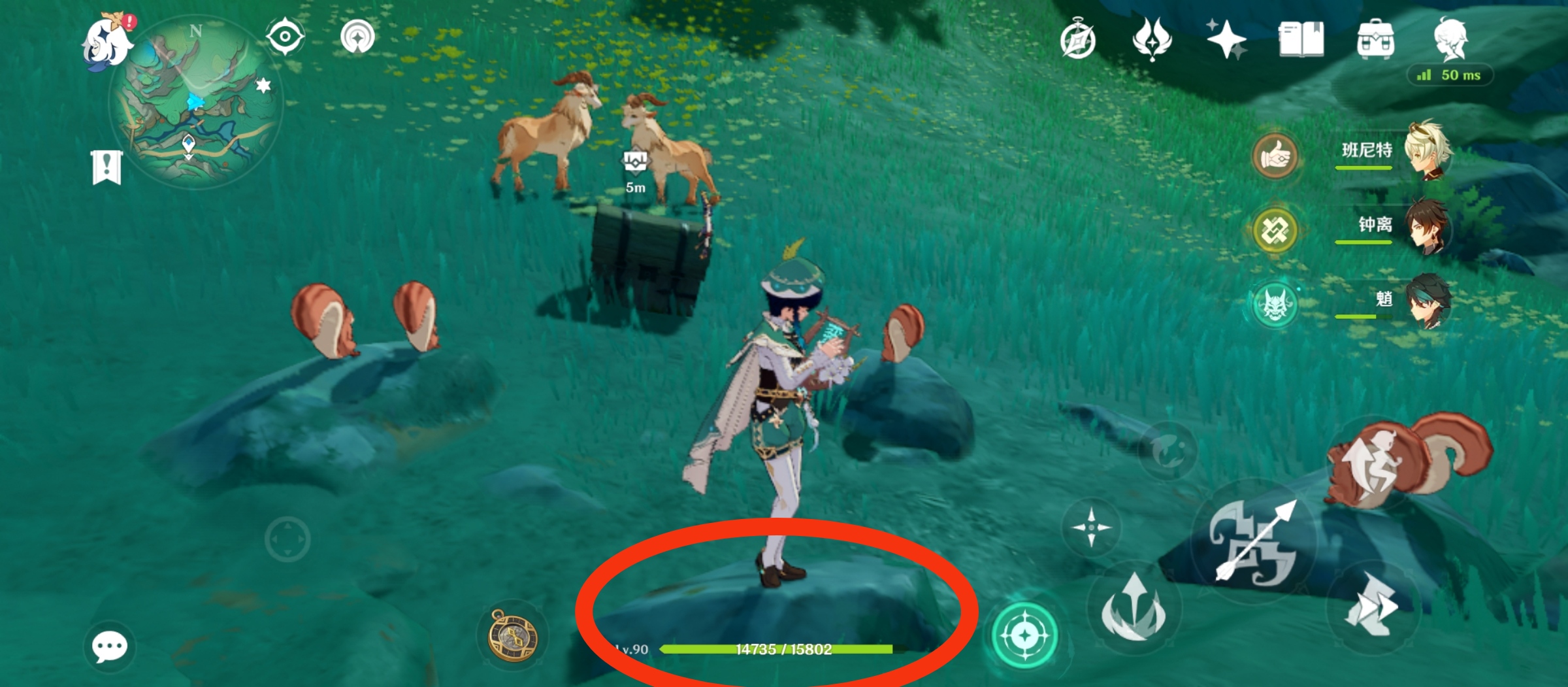Switch to party member 魈

[x=1428, y=301]
